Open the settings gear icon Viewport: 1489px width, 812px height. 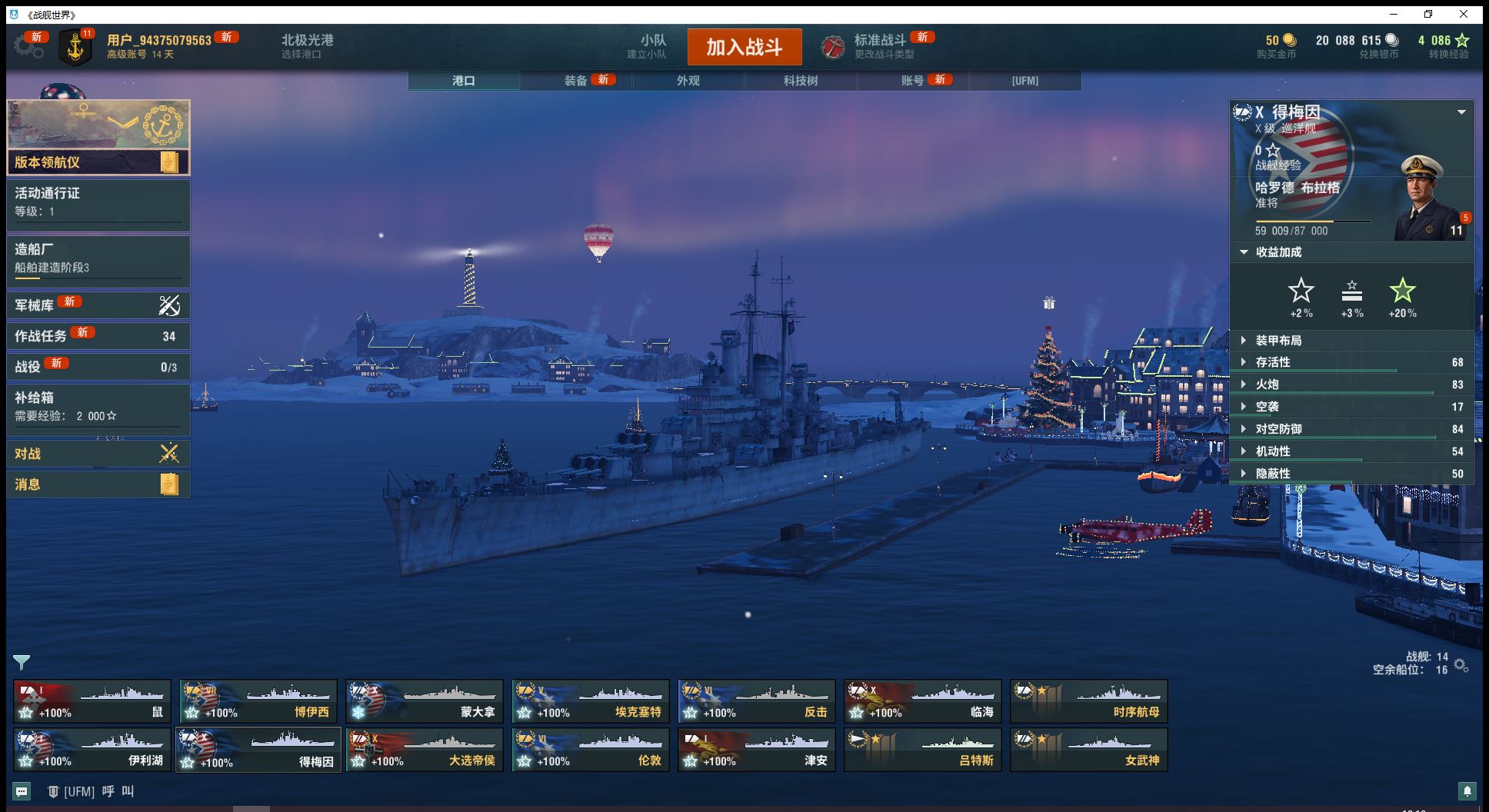(28, 46)
